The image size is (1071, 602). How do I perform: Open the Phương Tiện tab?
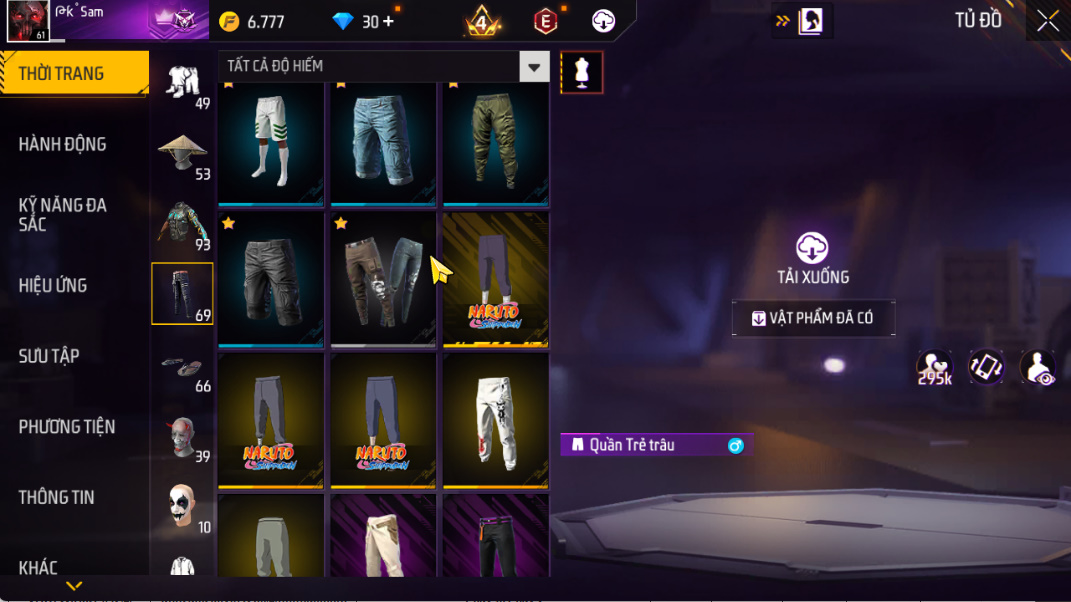[66, 427]
